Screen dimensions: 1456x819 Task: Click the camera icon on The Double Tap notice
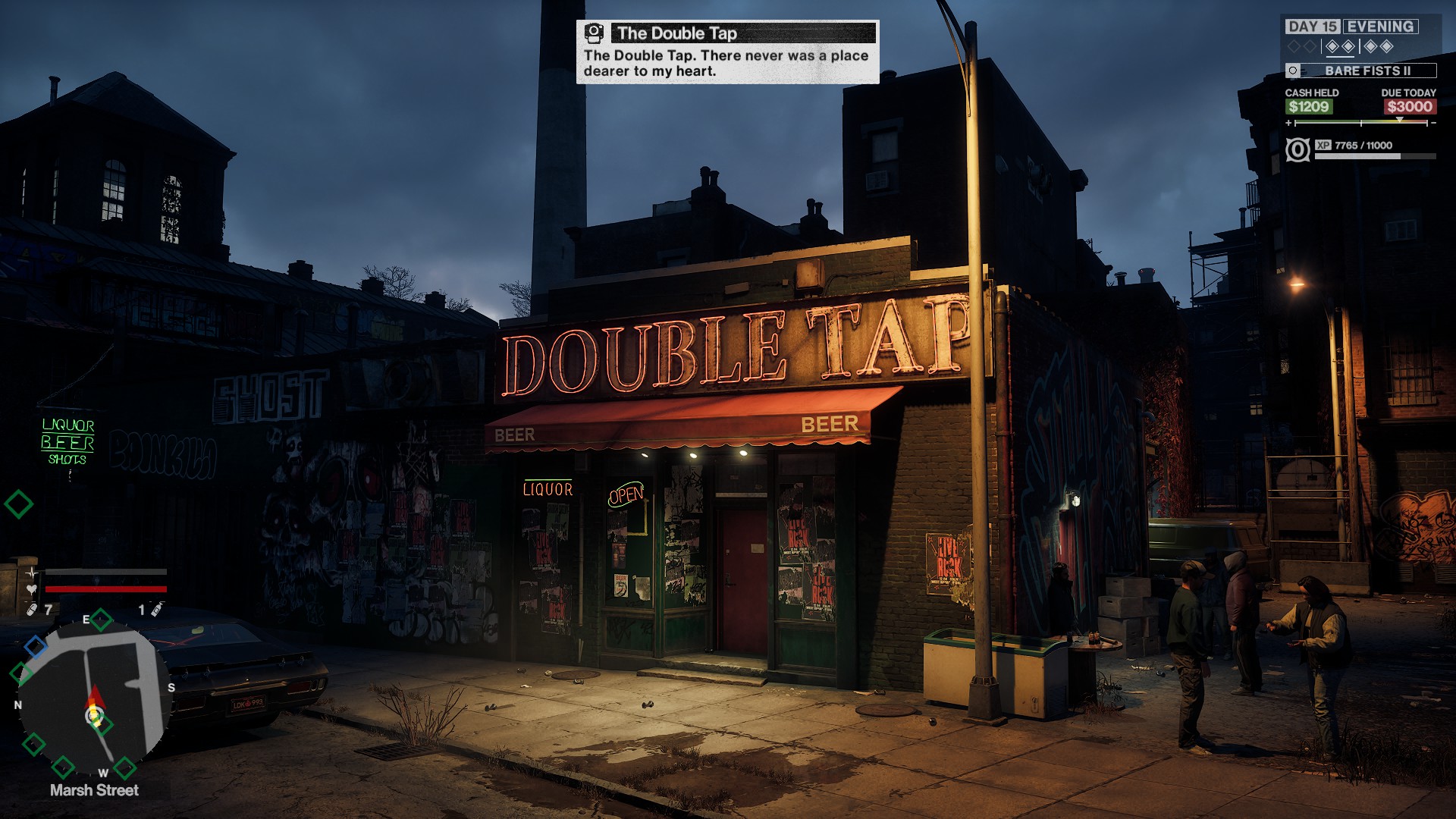tap(594, 33)
